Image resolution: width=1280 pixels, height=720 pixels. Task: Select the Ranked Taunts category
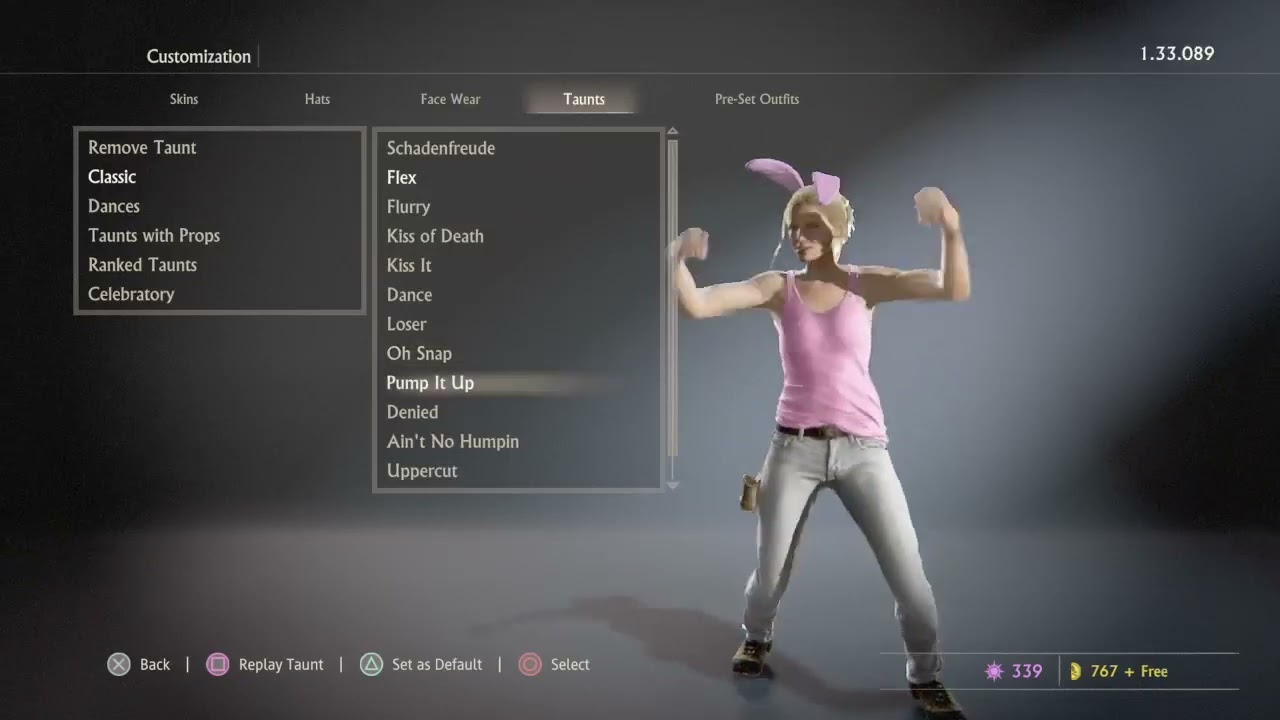point(142,265)
